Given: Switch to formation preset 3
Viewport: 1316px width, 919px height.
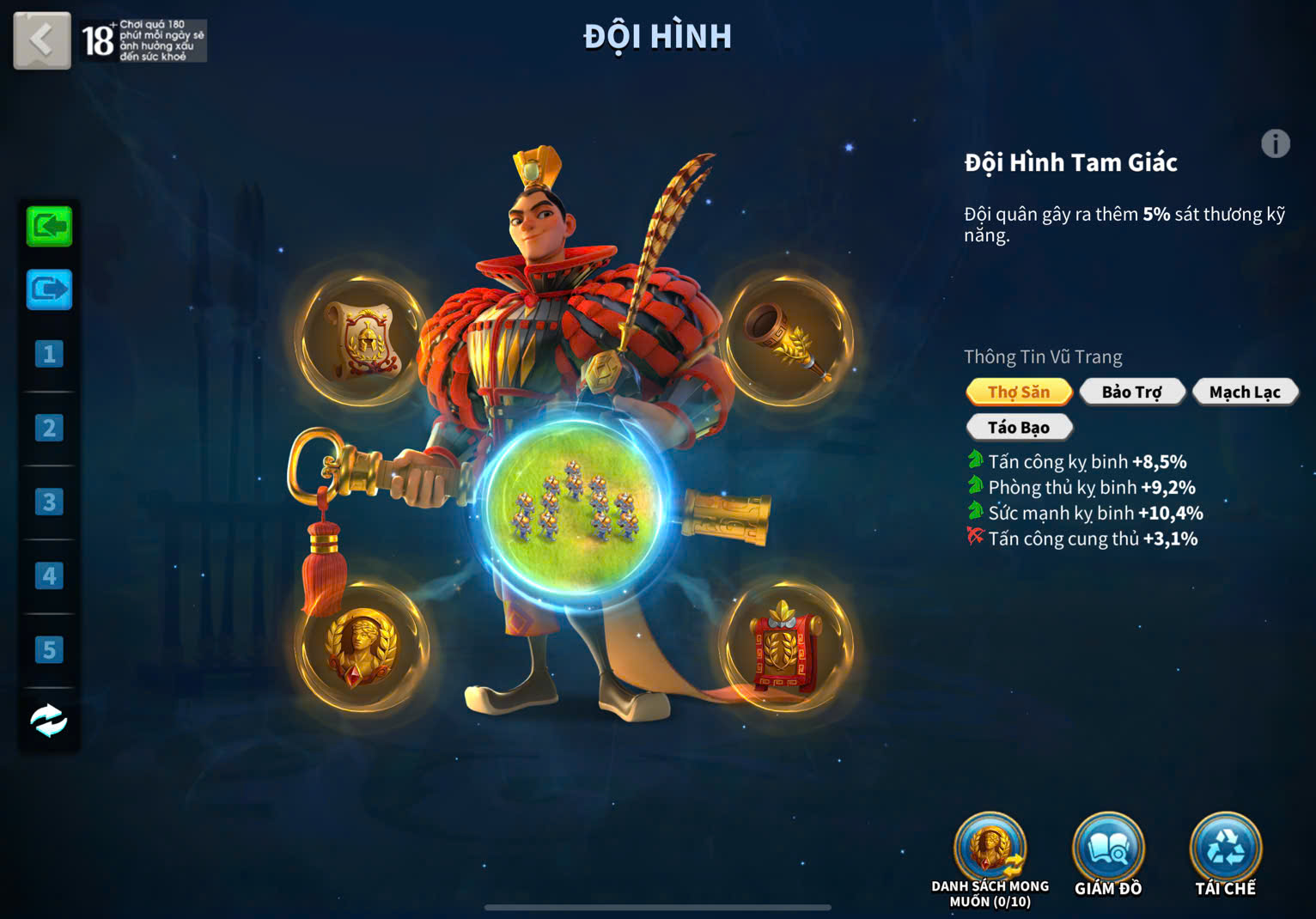Looking at the screenshot, I should [x=49, y=502].
